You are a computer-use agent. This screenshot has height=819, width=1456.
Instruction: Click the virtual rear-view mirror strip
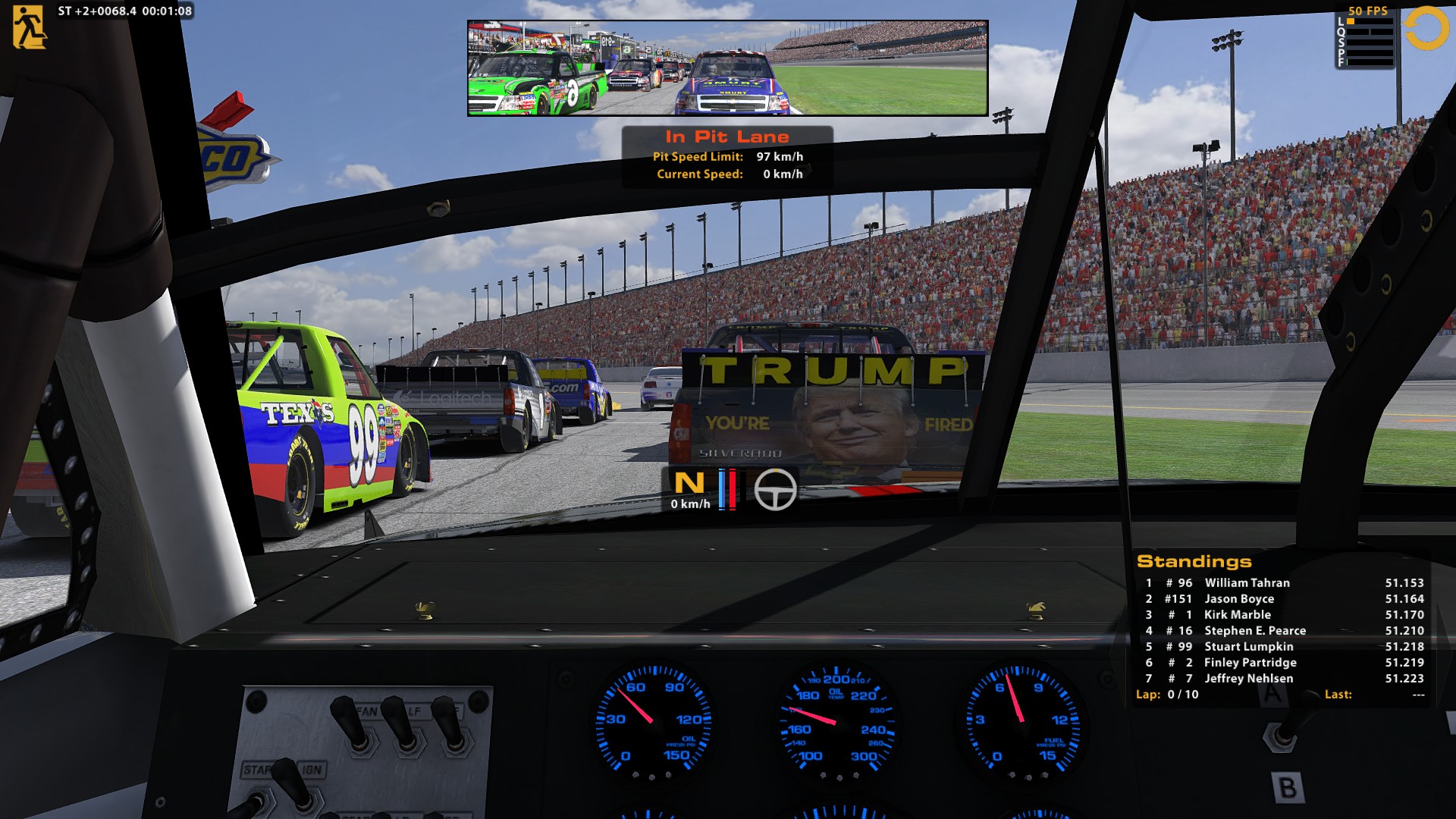coord(728,67)
